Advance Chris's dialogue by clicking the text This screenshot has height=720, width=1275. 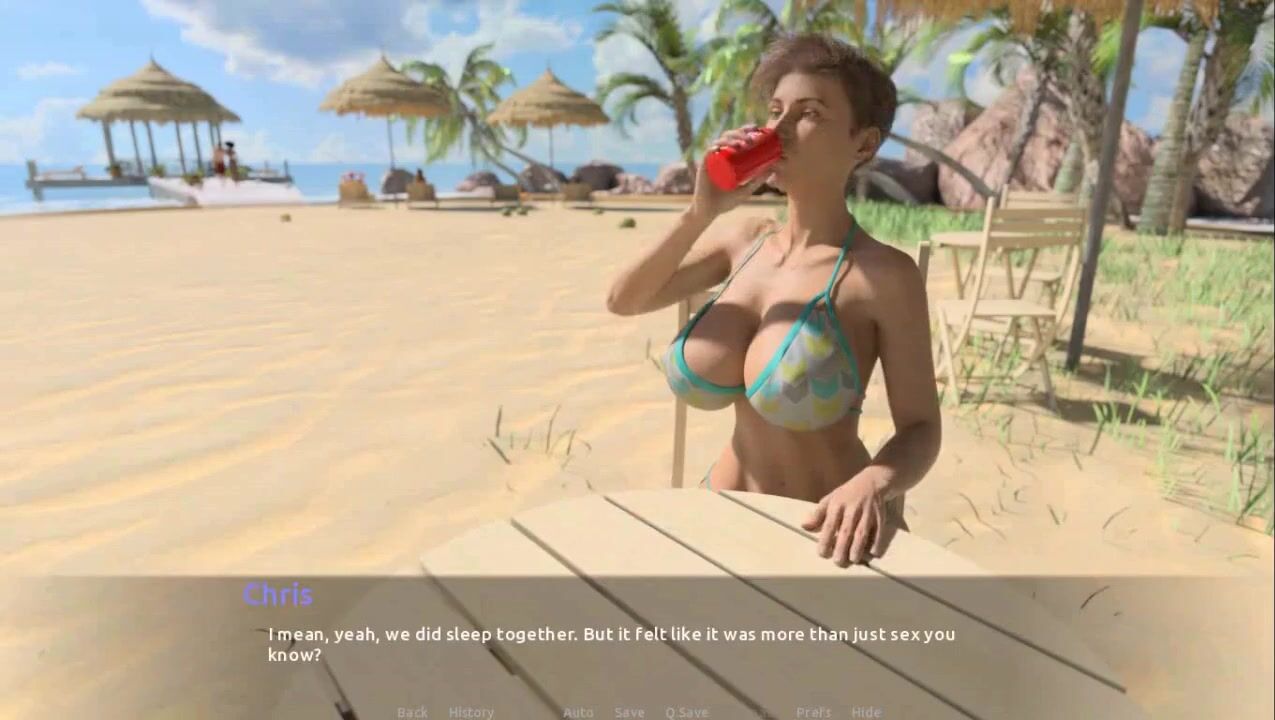[610, 644]
